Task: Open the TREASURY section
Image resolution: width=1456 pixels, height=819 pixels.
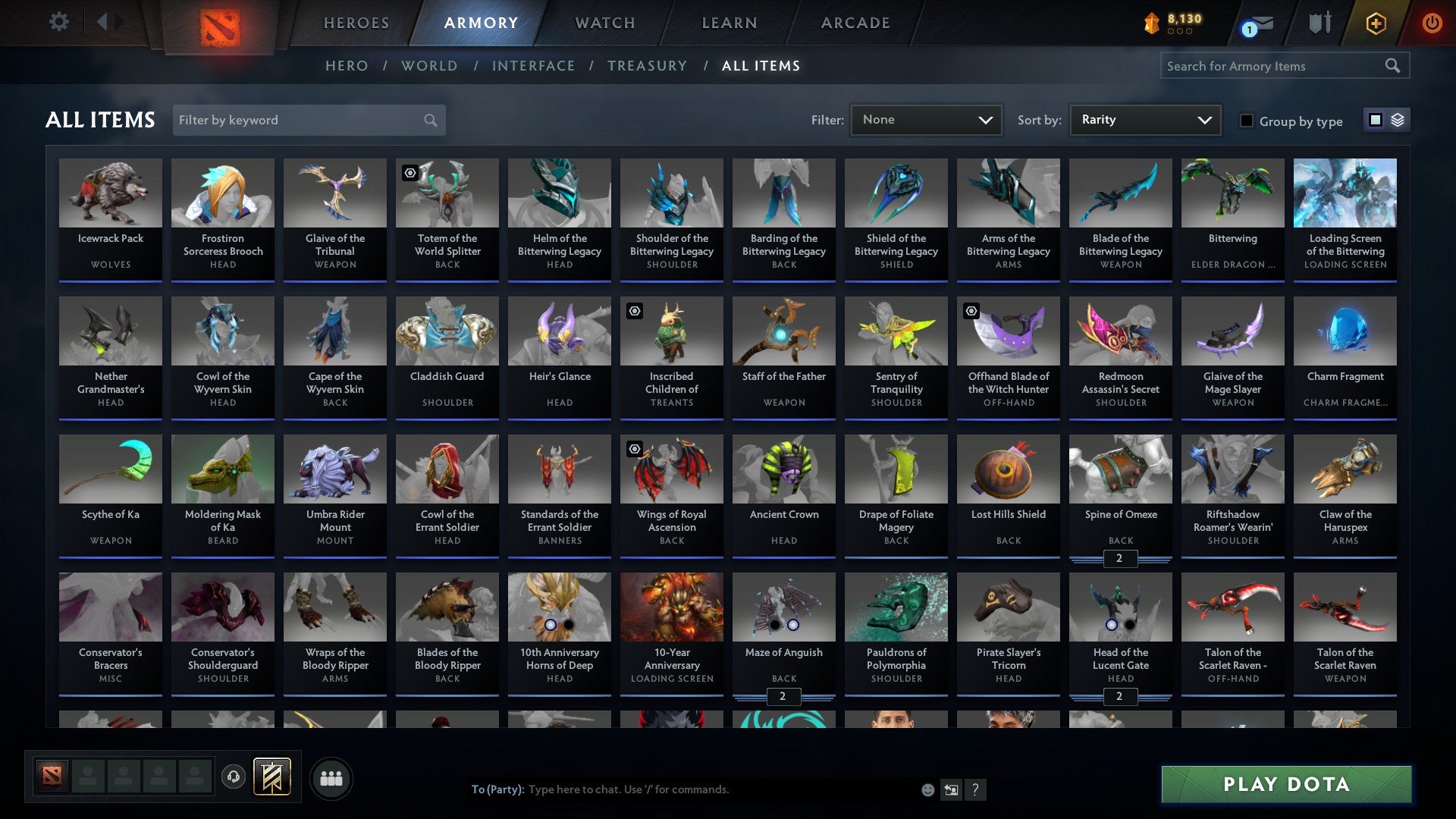Action: (648, 66)
